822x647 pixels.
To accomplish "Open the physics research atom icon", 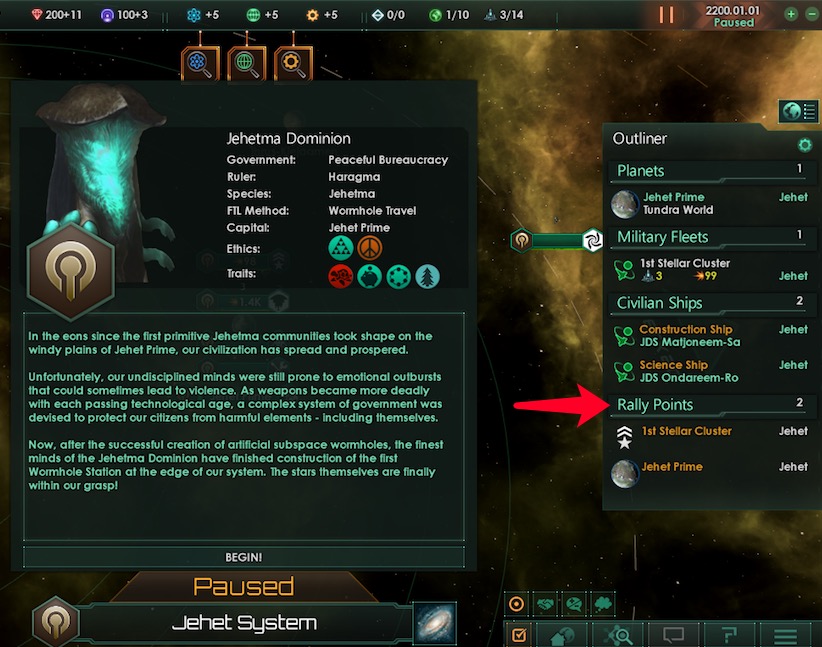I will point(200,64).
